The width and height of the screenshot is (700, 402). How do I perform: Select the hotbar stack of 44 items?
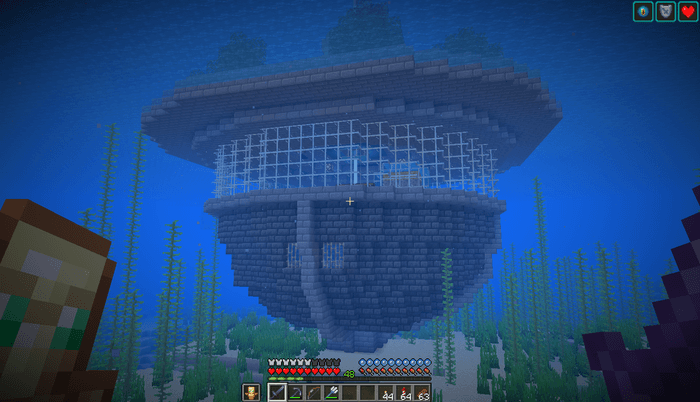click(385, 392)
